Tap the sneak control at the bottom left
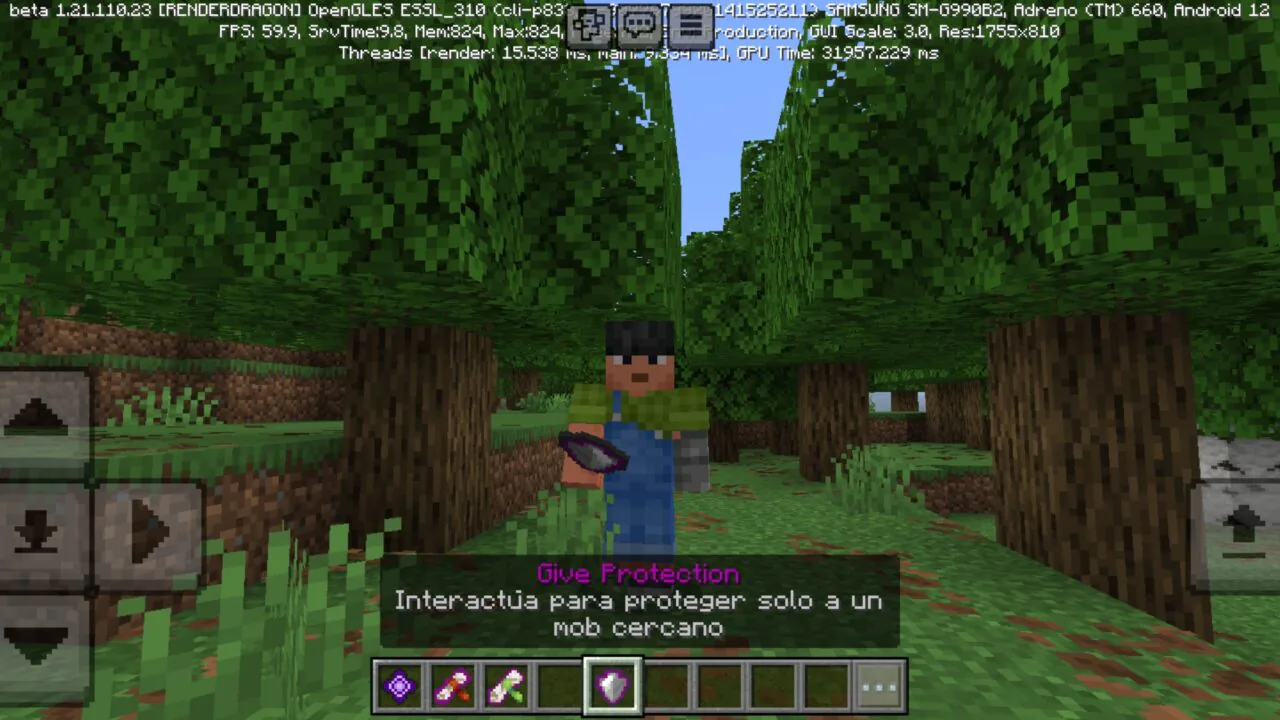1280x720 pixels. coord(40,530)
